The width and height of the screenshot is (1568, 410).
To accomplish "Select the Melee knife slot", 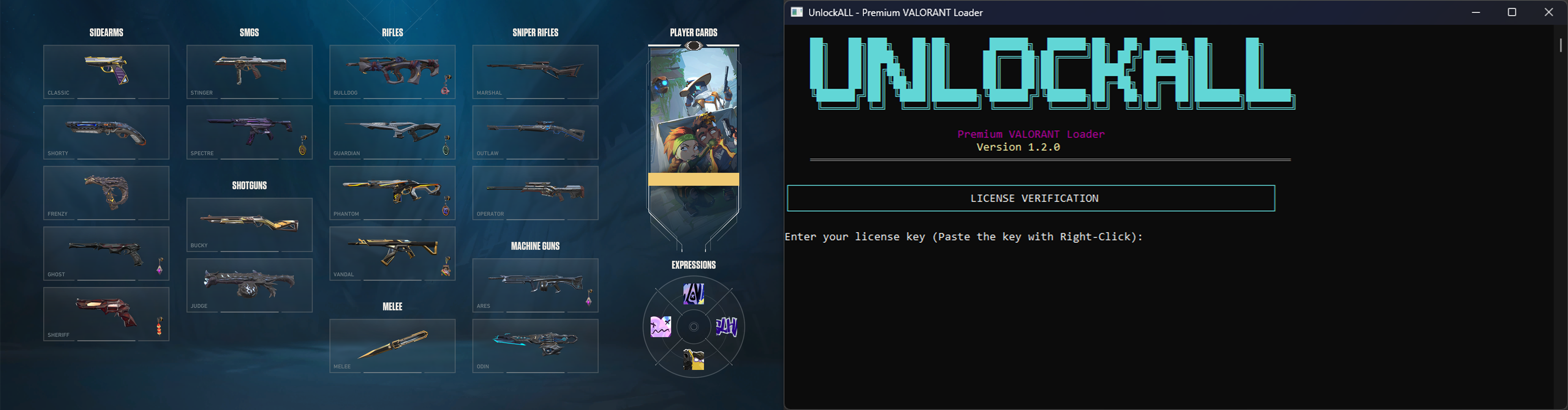I will 392,345.
